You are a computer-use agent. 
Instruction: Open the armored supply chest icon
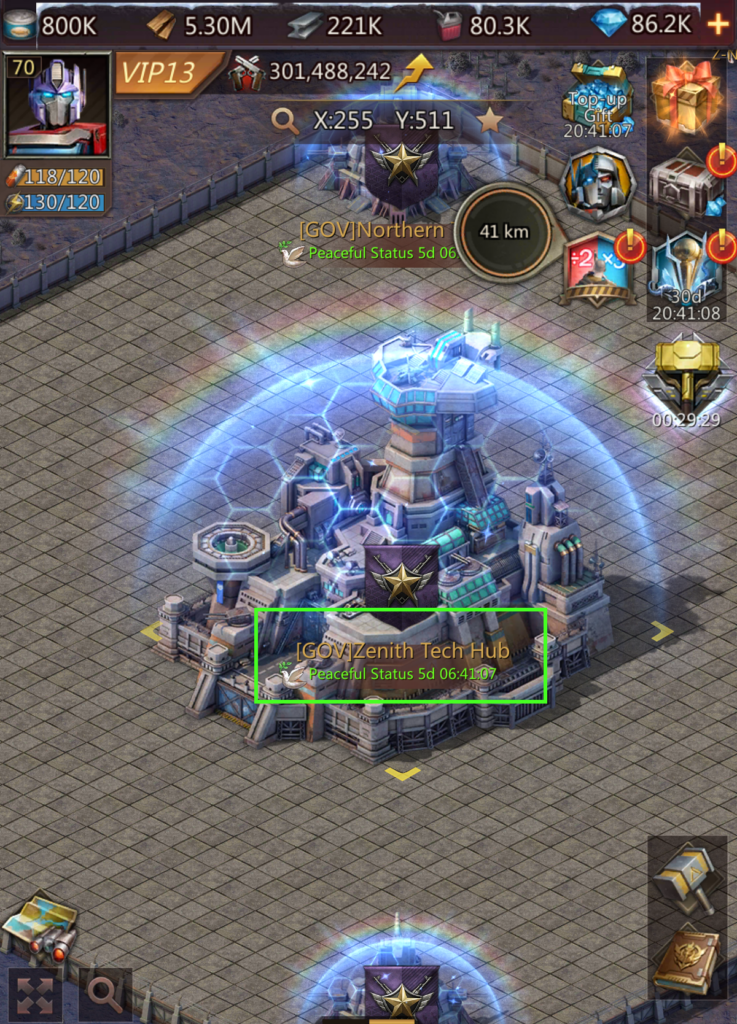pos(685,181)
